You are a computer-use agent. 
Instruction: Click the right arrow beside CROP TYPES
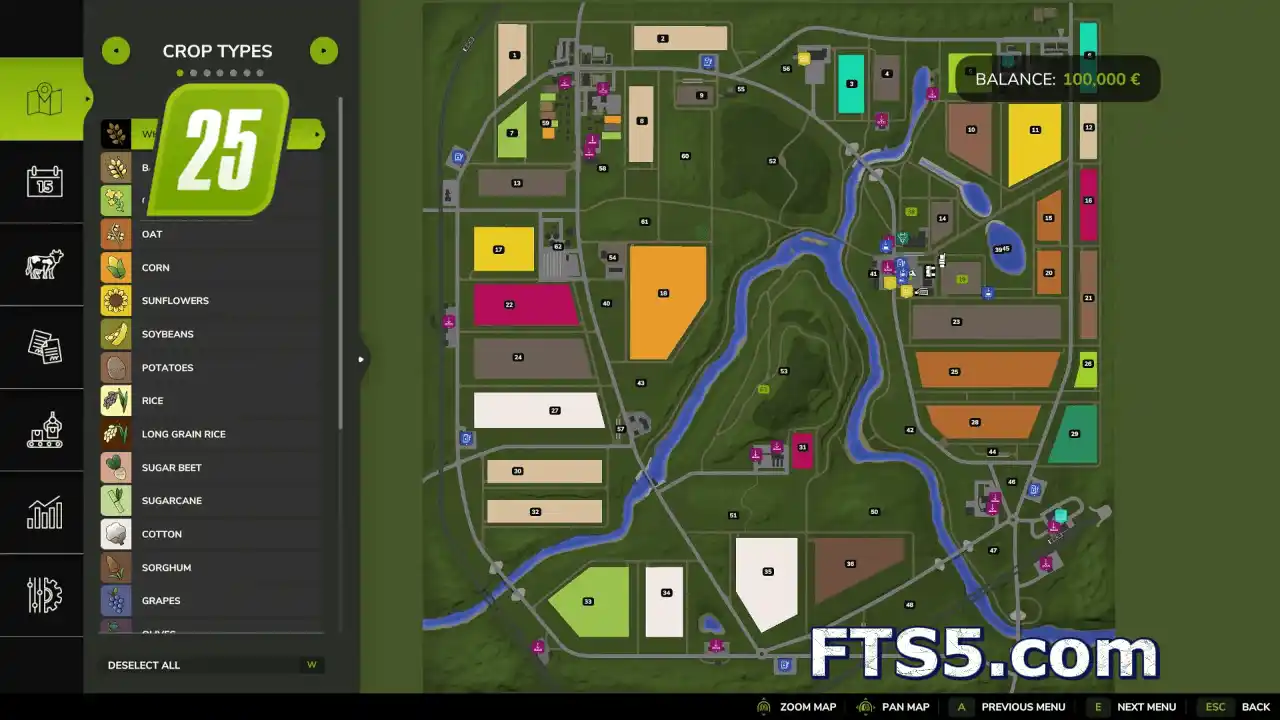coord(323,50)
